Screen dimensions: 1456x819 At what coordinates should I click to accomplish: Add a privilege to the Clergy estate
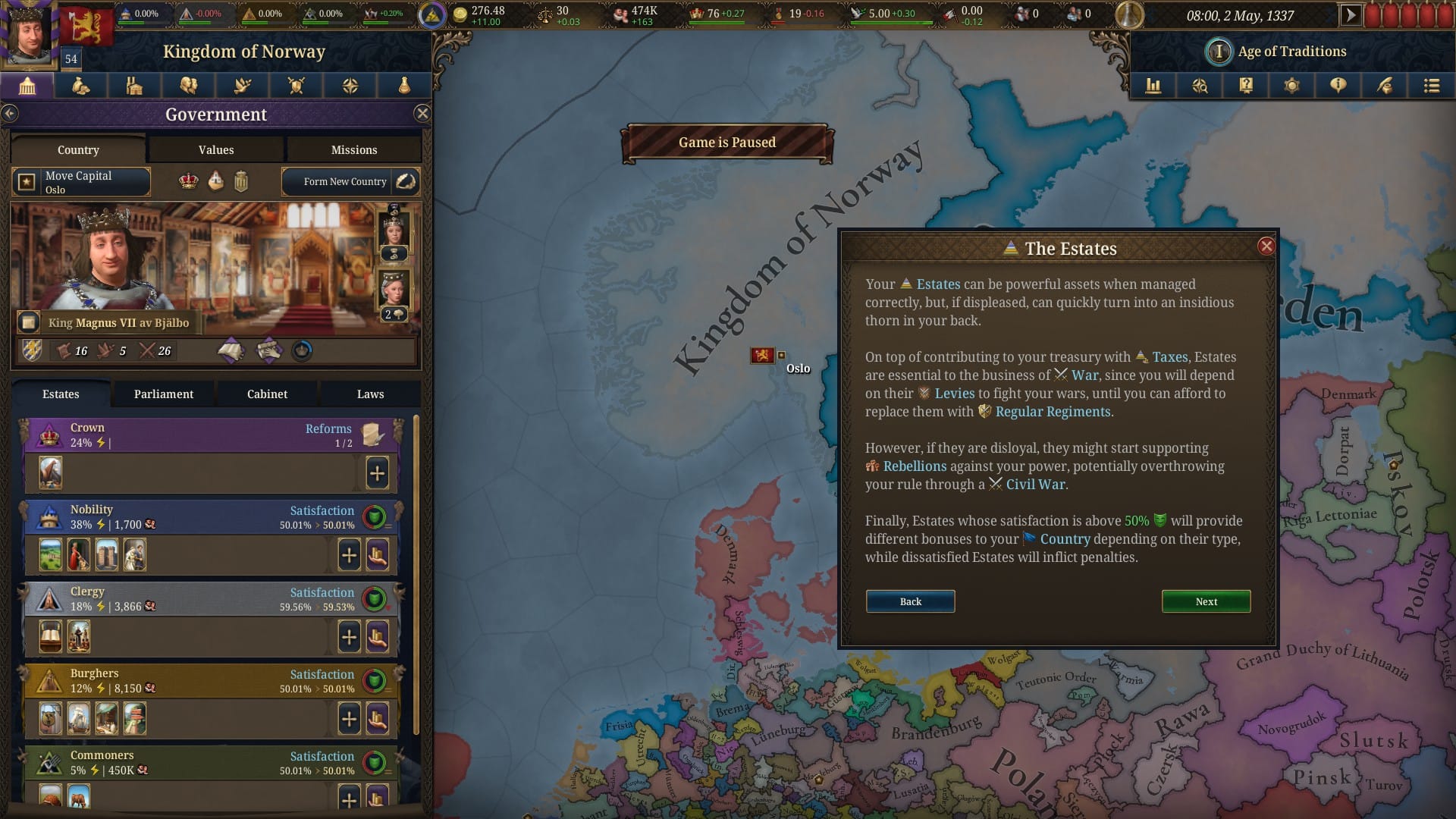pyautogui.click(x=349, y=637)
